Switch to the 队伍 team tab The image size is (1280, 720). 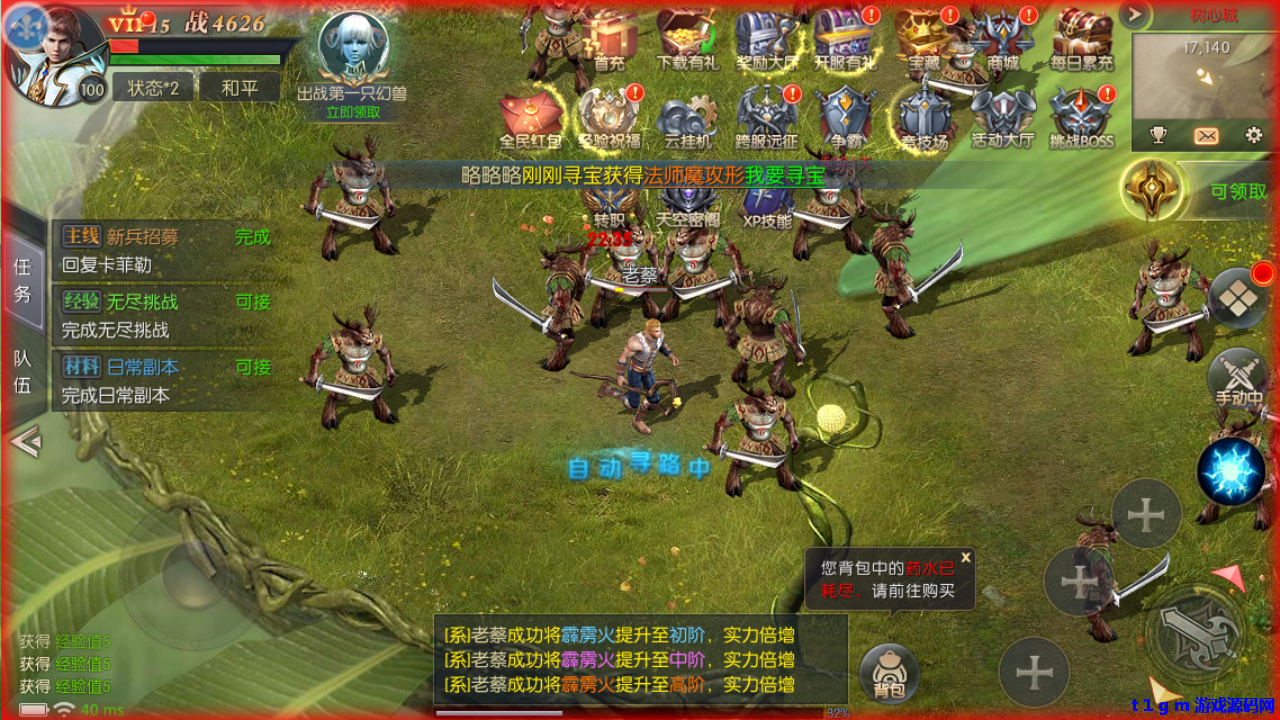click(22, 372)
